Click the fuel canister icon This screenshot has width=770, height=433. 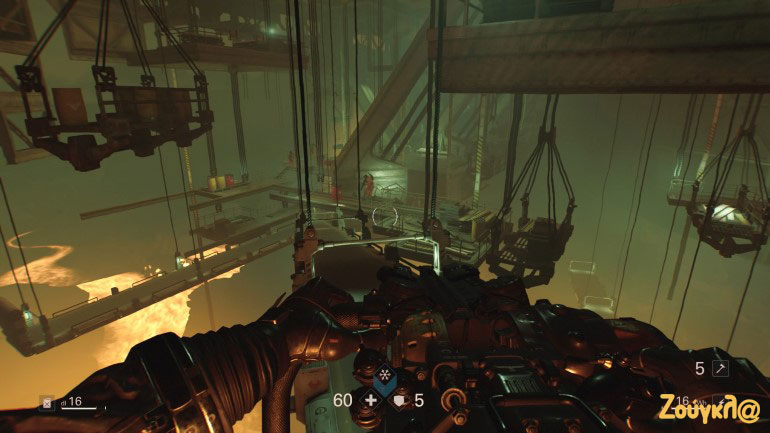click(x=47, y=402)
